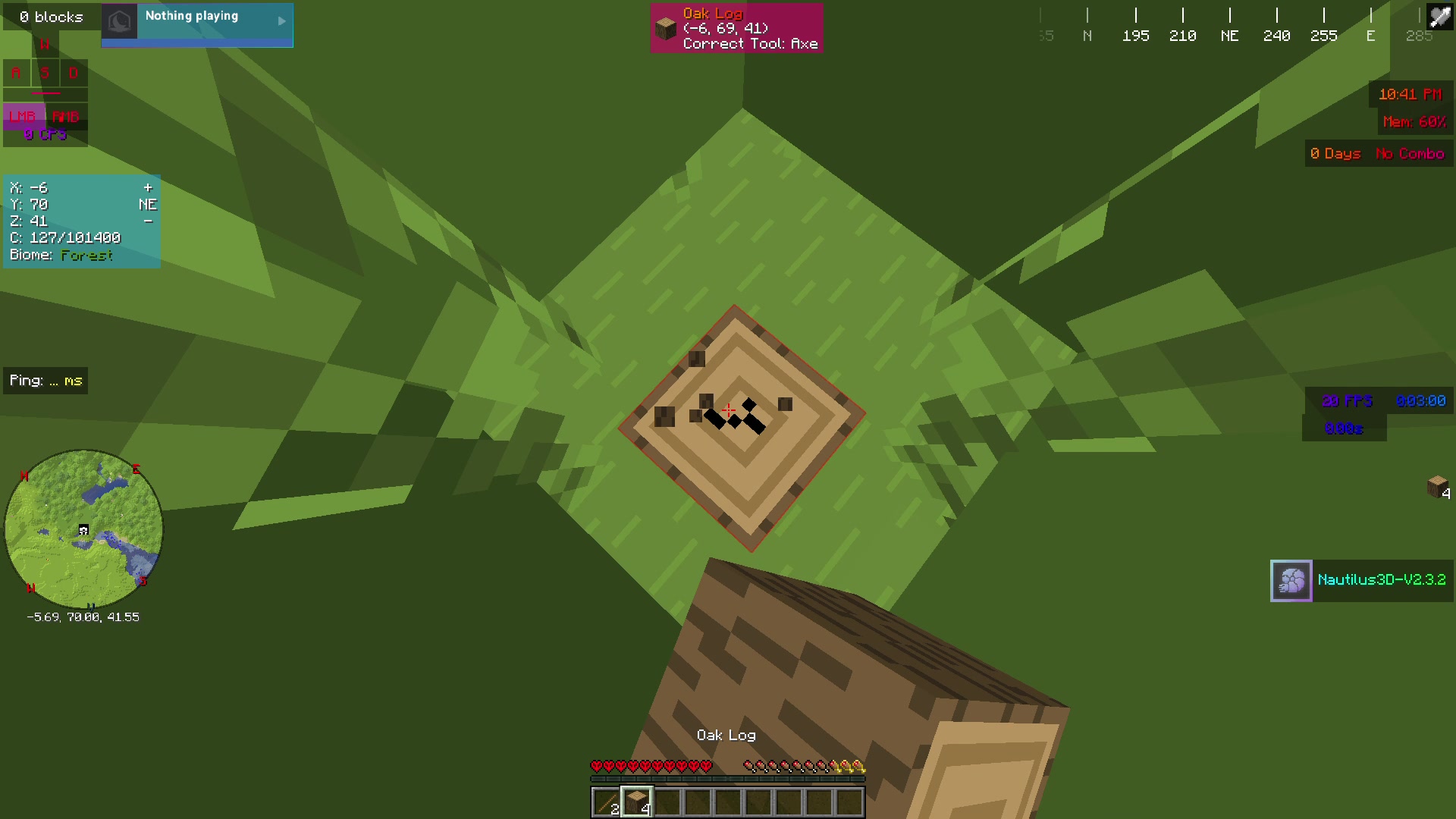Select the oak log in the second hotbar slot

(x=635, y=802)
